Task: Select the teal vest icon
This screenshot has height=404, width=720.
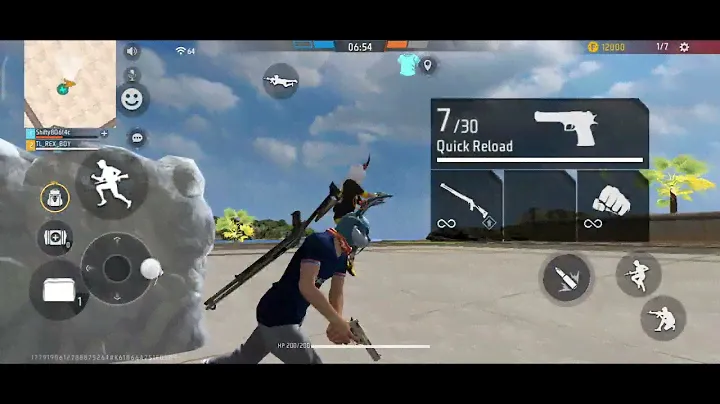Action: pyautogui.click(x=406, y=65)
